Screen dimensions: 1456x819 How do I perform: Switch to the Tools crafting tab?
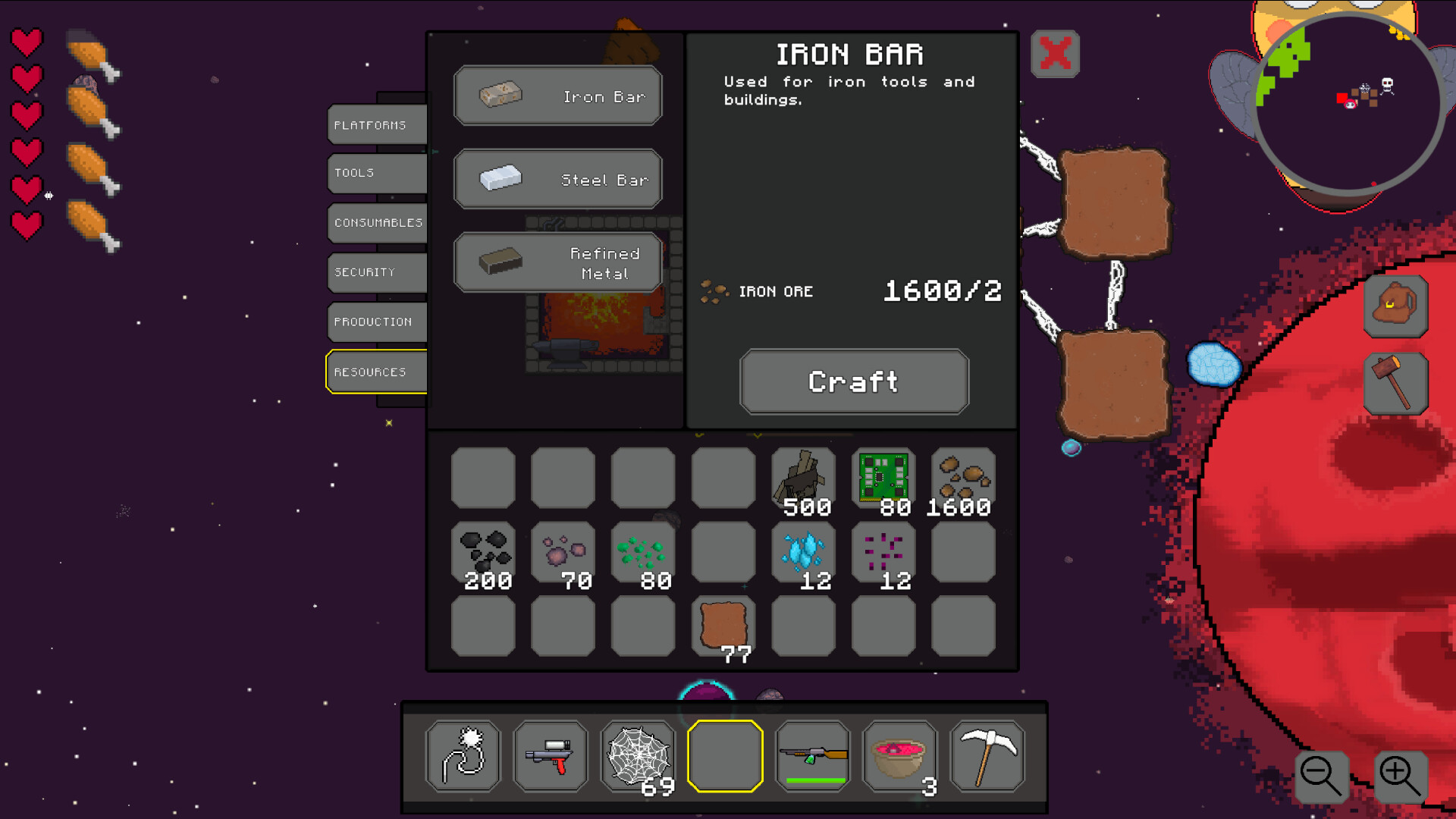pyautogui.click(x=376, y=173)
